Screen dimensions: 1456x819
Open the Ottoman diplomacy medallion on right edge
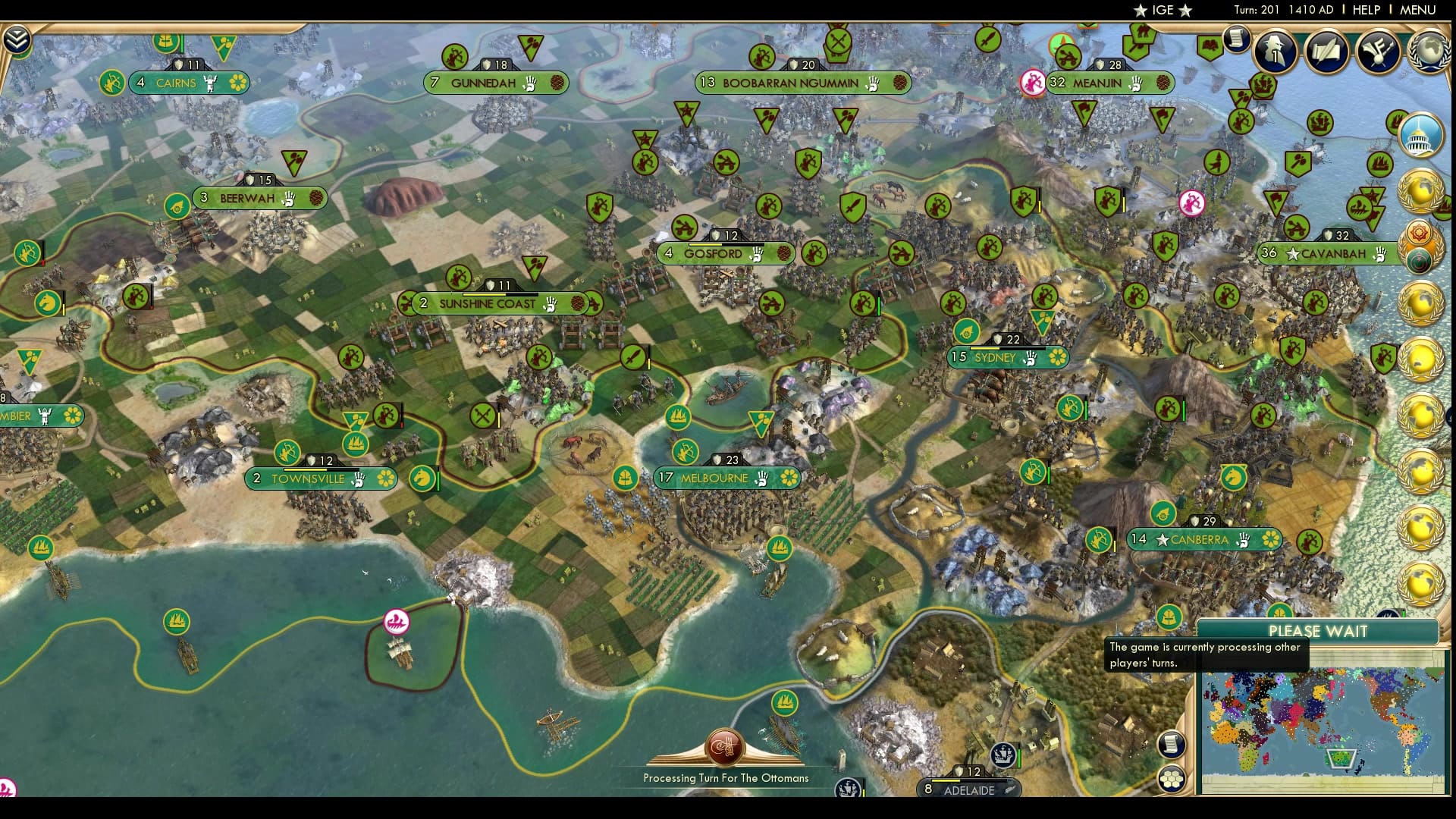(x=1420, y=258)
